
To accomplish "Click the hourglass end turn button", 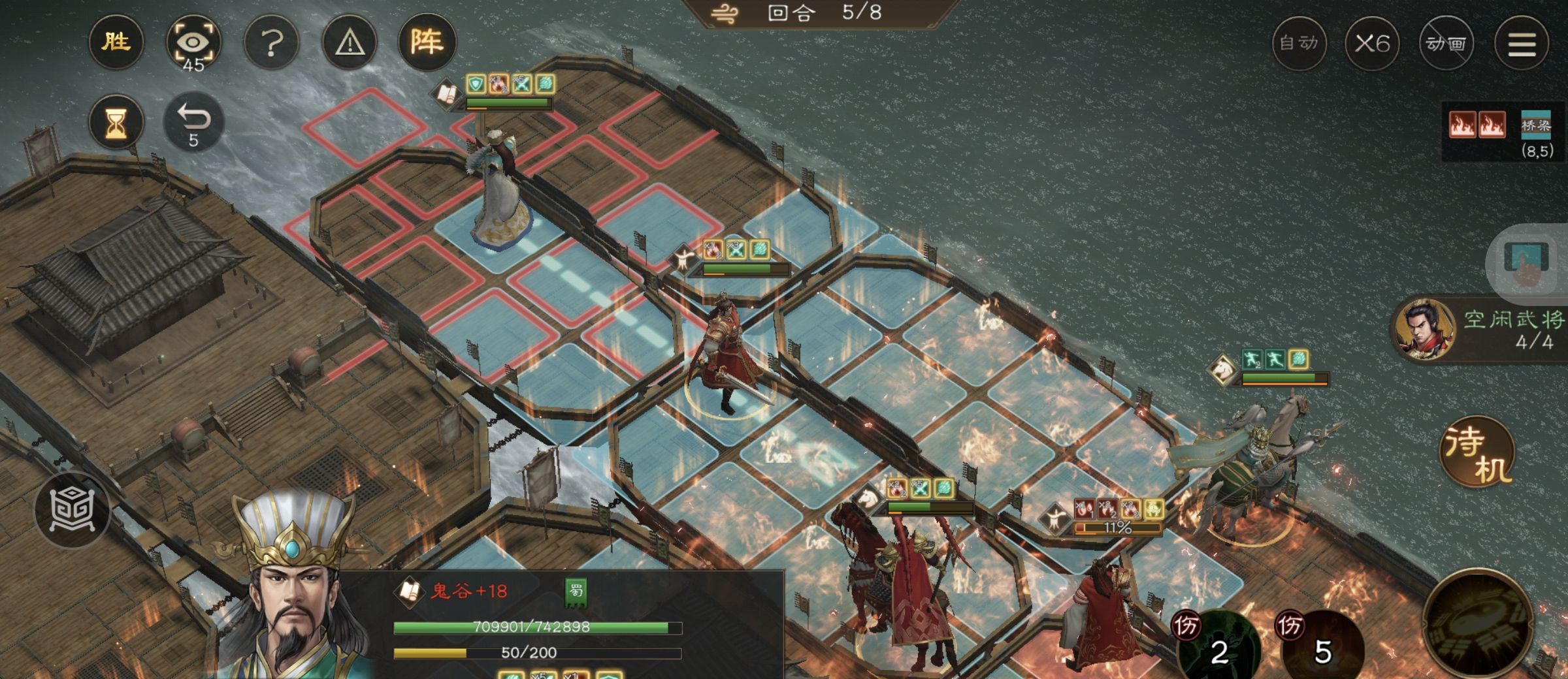I will (116, 122).
